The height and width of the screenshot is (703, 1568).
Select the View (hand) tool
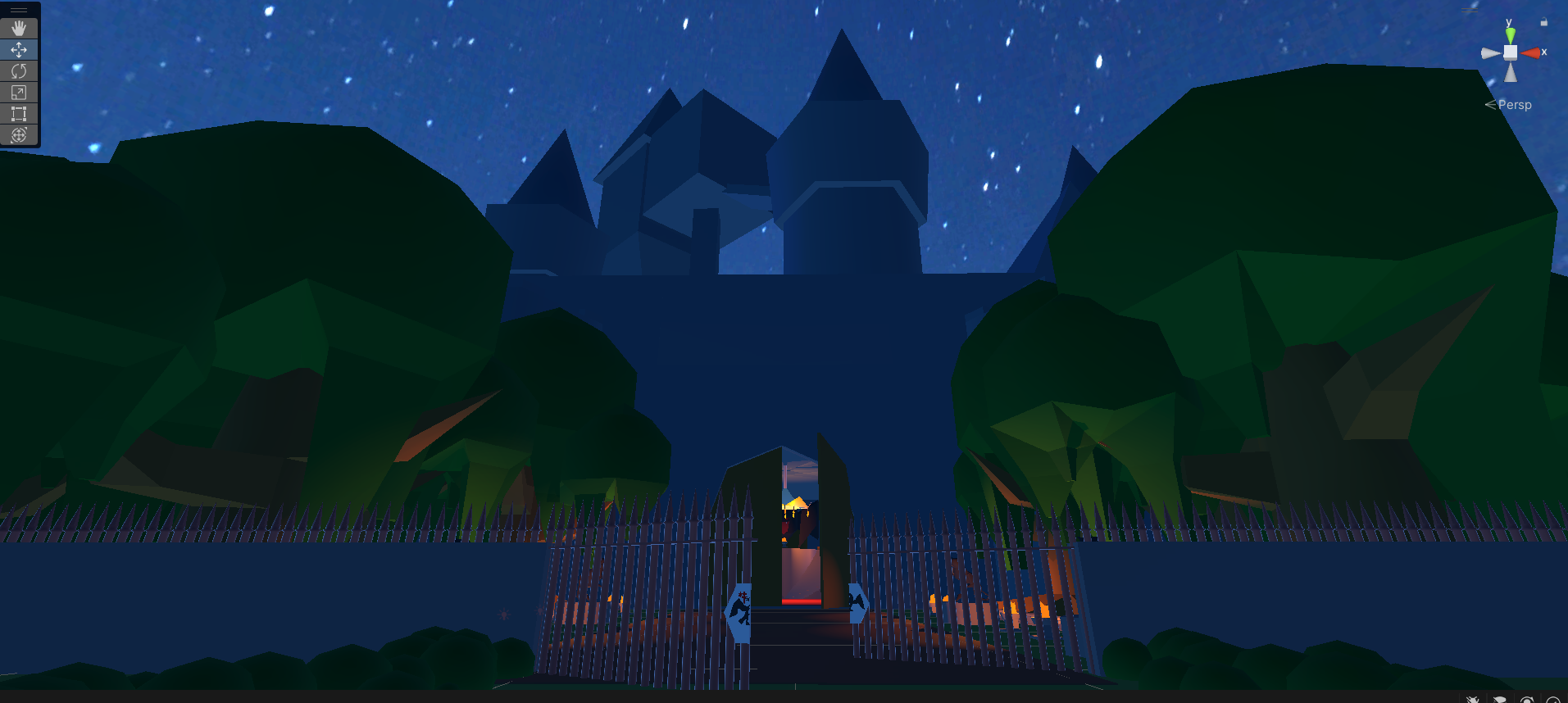(x=18, y=27)
